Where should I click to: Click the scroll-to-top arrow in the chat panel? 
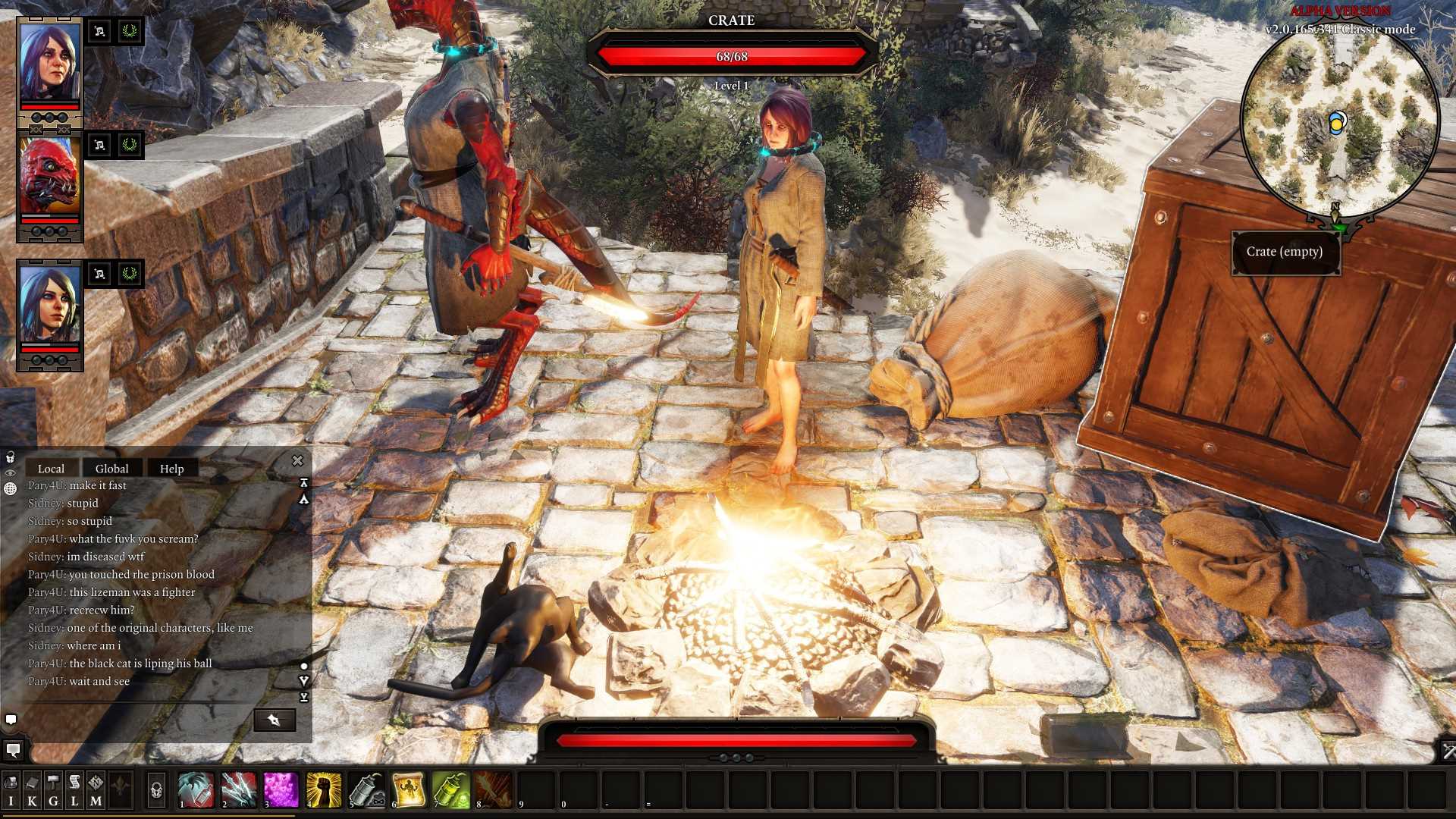click(304, 483)
